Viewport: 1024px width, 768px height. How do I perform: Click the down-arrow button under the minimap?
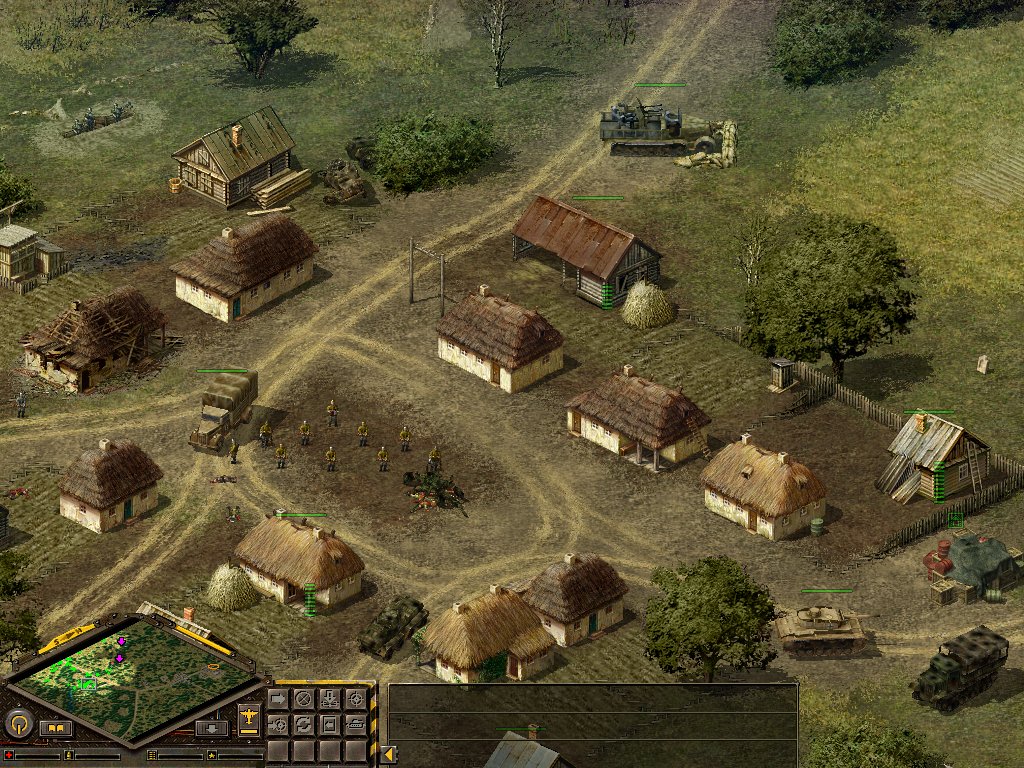211,728
